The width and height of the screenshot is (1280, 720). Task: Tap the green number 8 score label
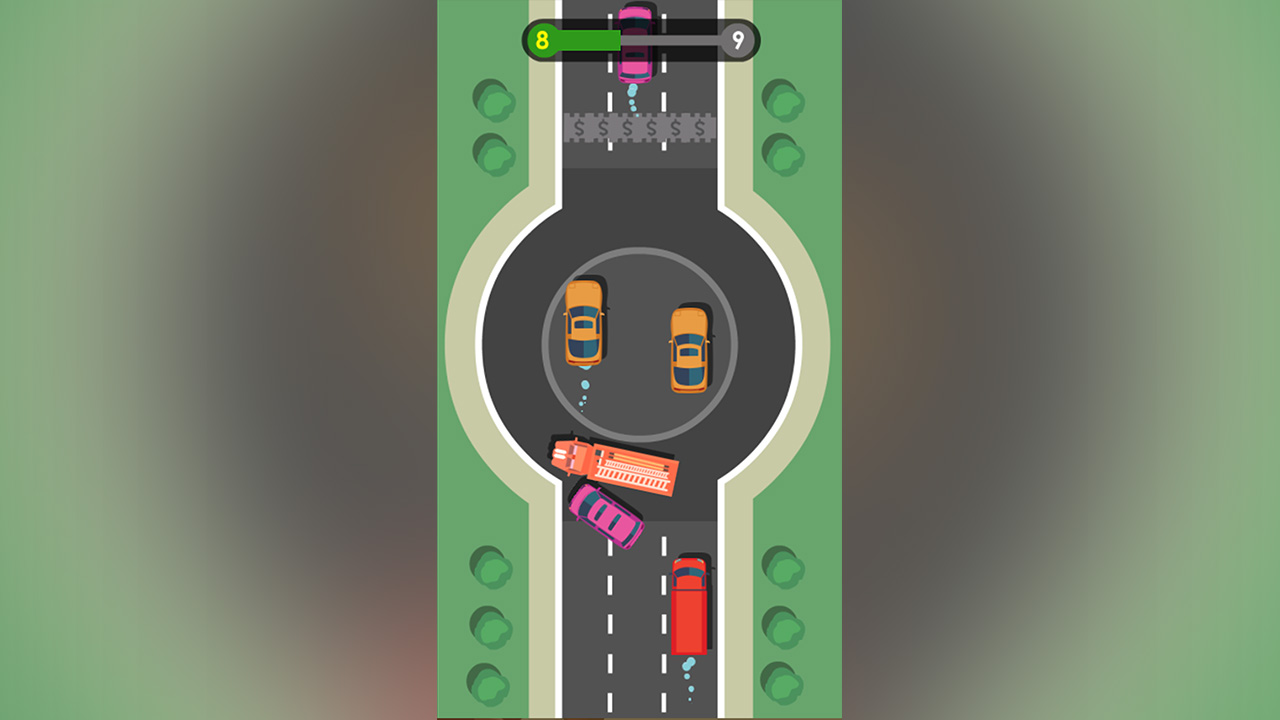point(542,40)
